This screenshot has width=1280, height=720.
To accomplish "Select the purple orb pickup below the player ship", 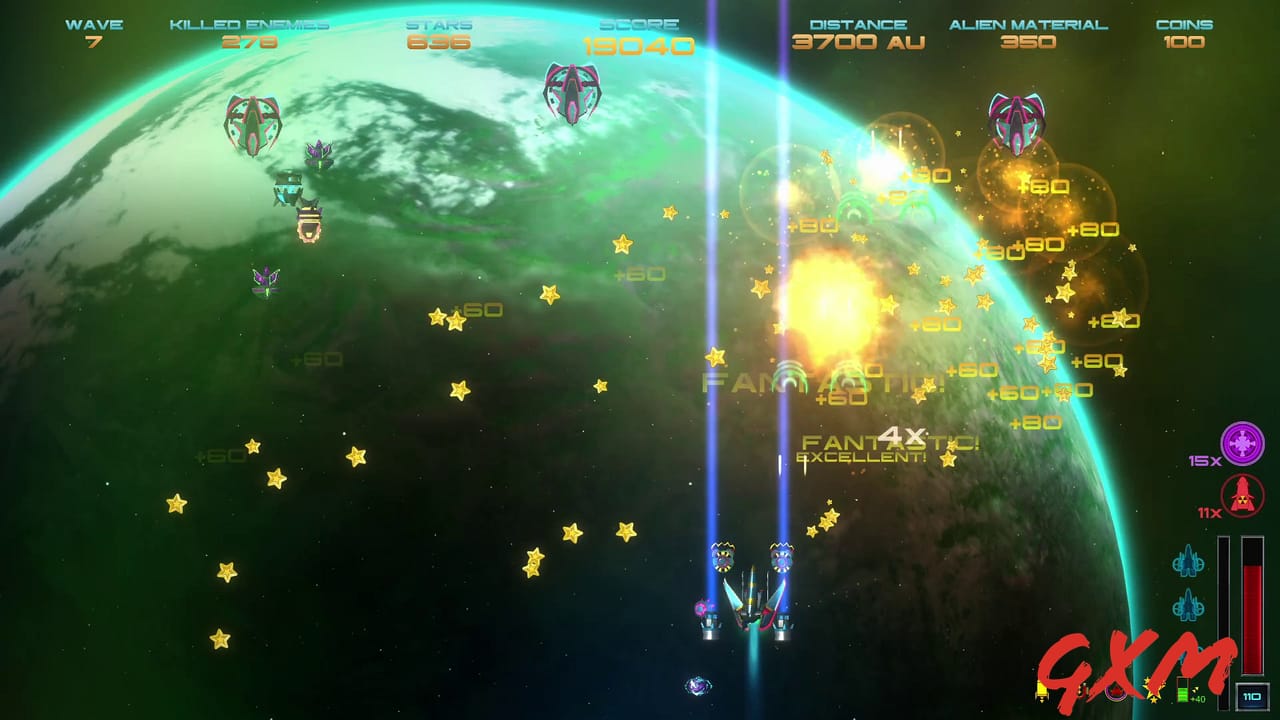I will click(x=695, y=685).
